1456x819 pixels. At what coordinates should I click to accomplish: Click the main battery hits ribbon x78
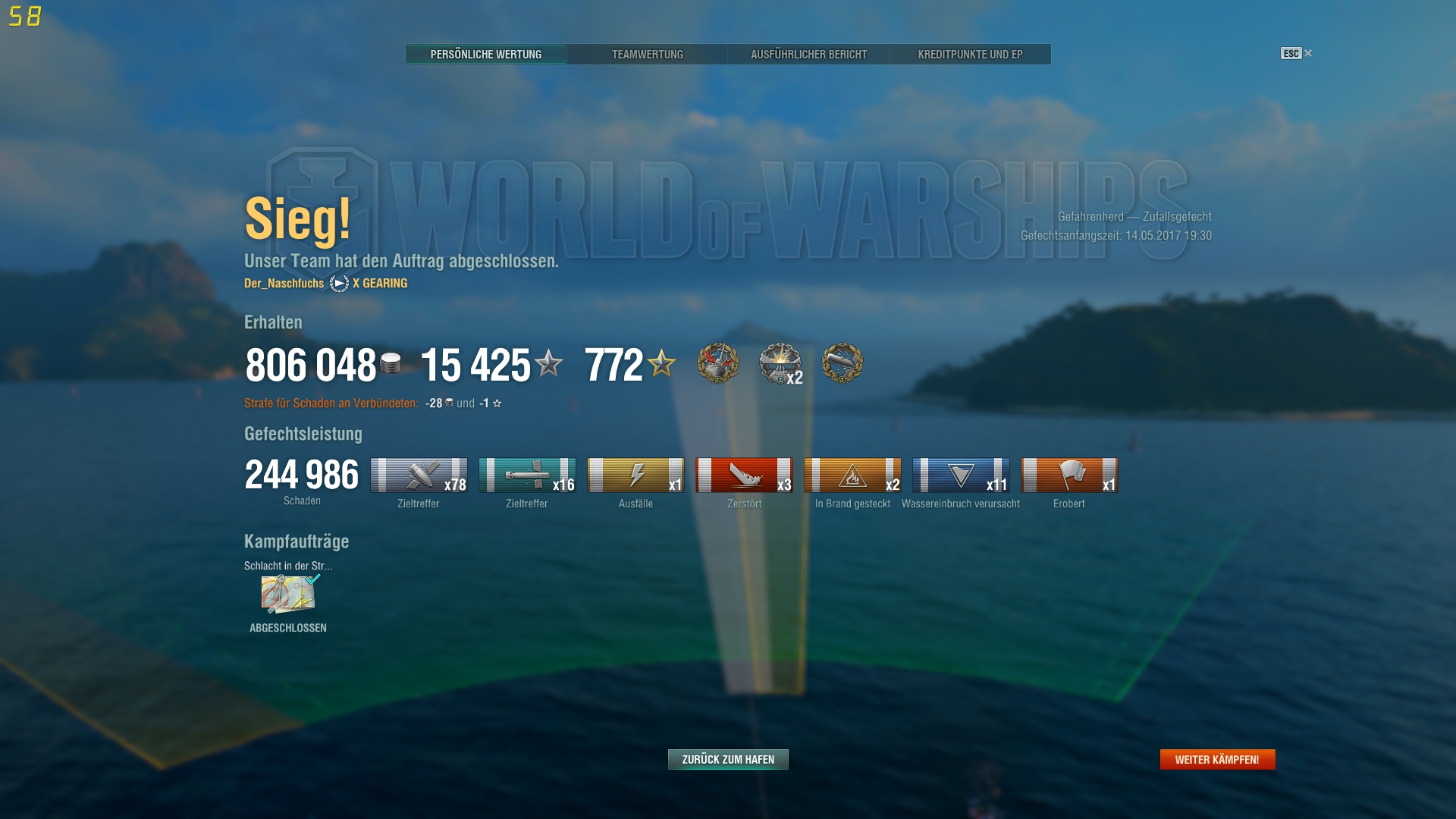click(x=419, y=475)
